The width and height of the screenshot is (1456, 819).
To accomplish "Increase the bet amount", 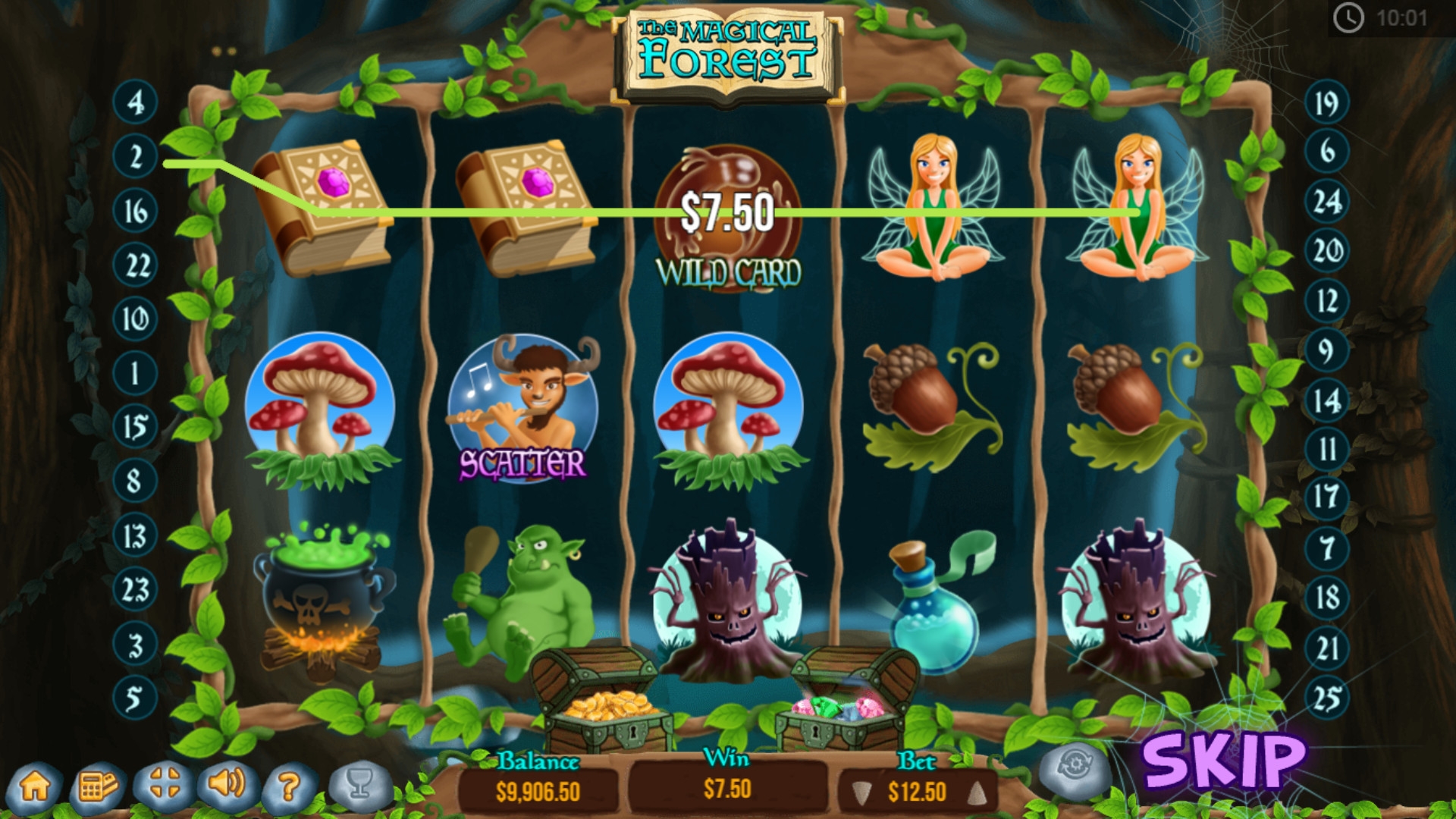I will 977,793.
